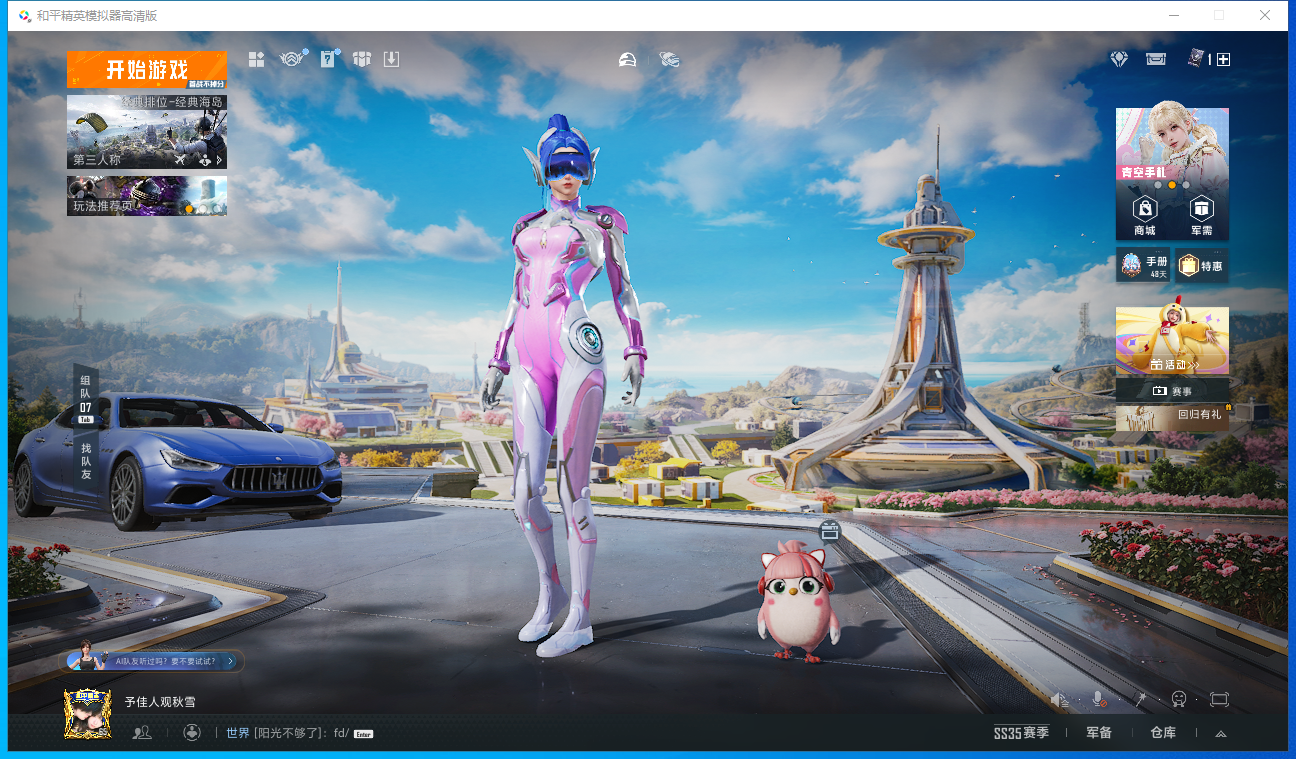Open the 商城 shop

(x=1144, y=214)
